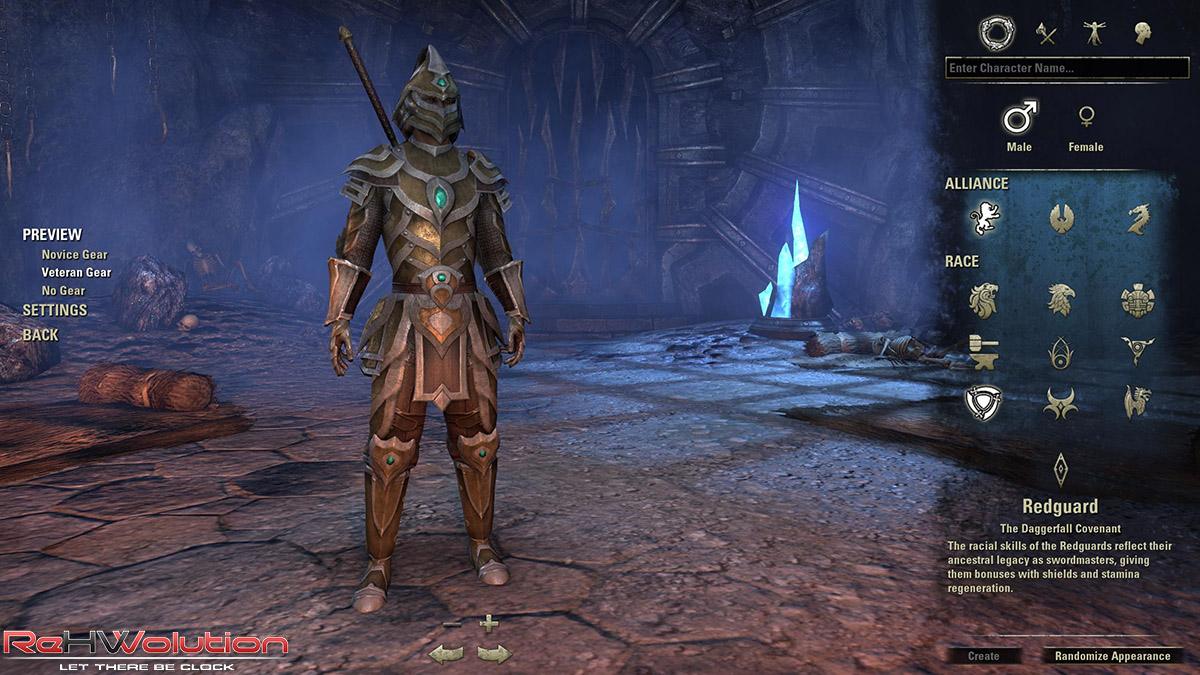The height and width of the screenshot is (675, 1200).
Task: Switch to the body customization tab
Action: pos(1094,34)
